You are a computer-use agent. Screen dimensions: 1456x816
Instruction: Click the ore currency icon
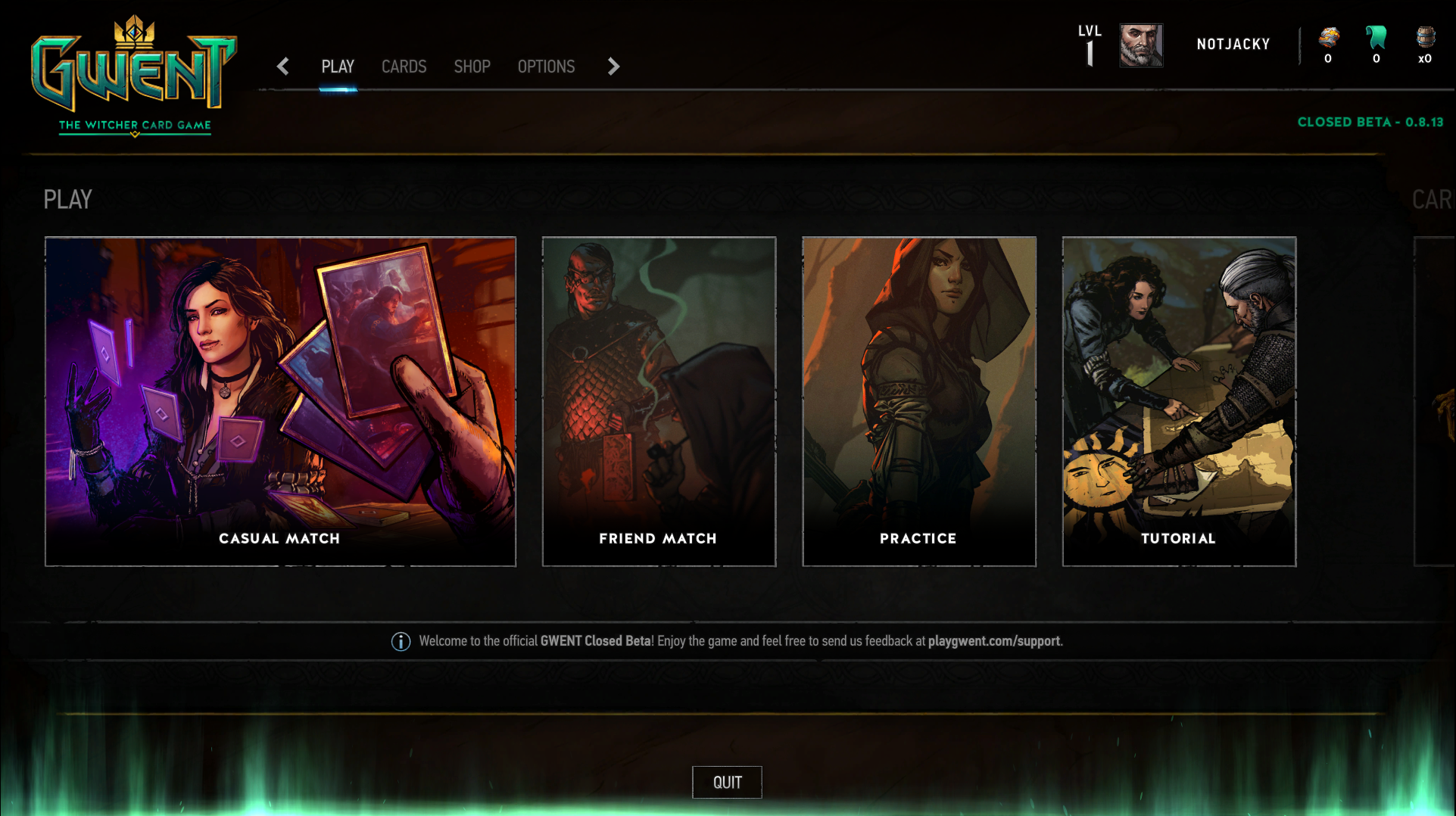[1329, 38]
